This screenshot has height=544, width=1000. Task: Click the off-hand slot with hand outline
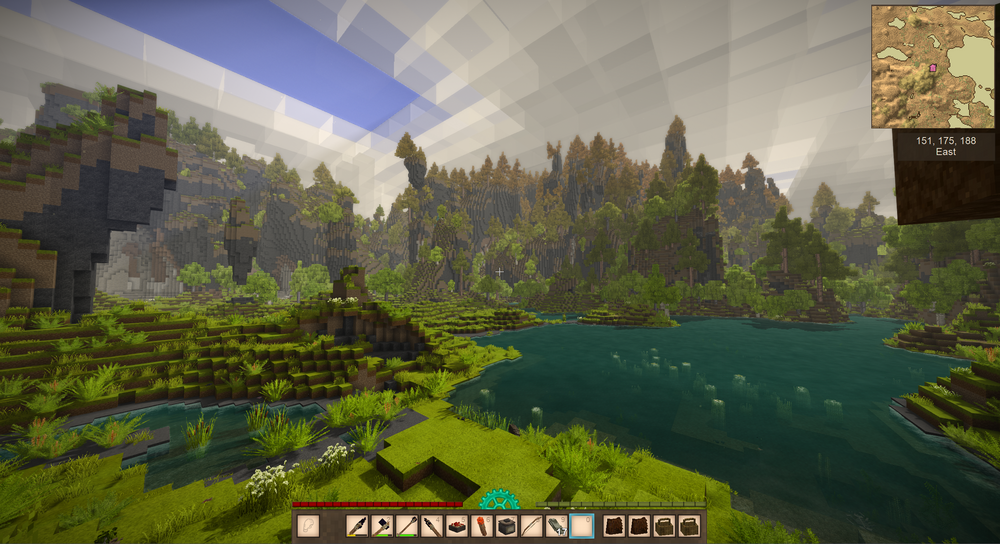click(x=308, y=526)
